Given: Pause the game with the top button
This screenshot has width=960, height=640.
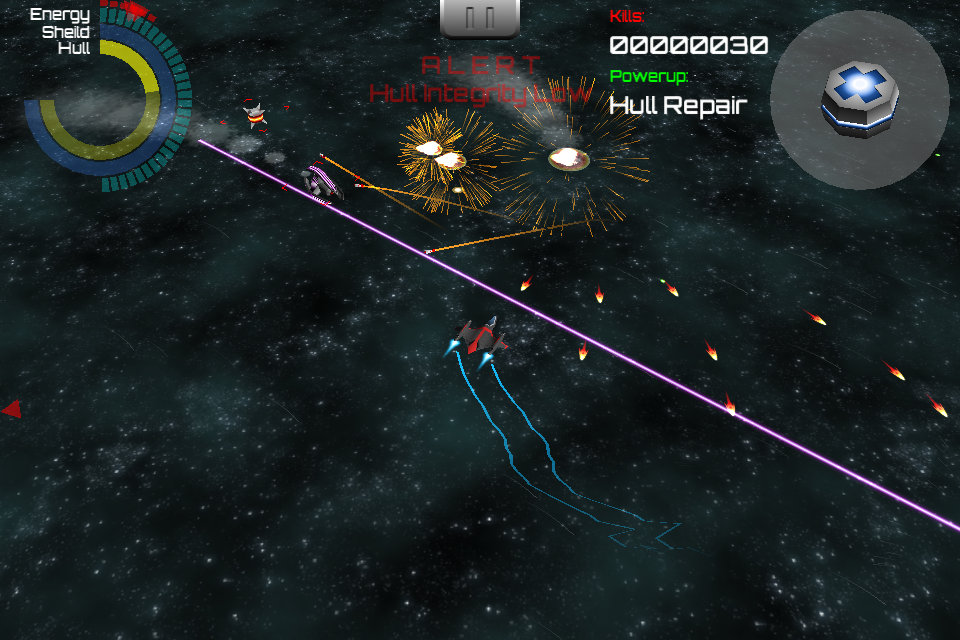Looking at the screenshot, I should 480,17.
